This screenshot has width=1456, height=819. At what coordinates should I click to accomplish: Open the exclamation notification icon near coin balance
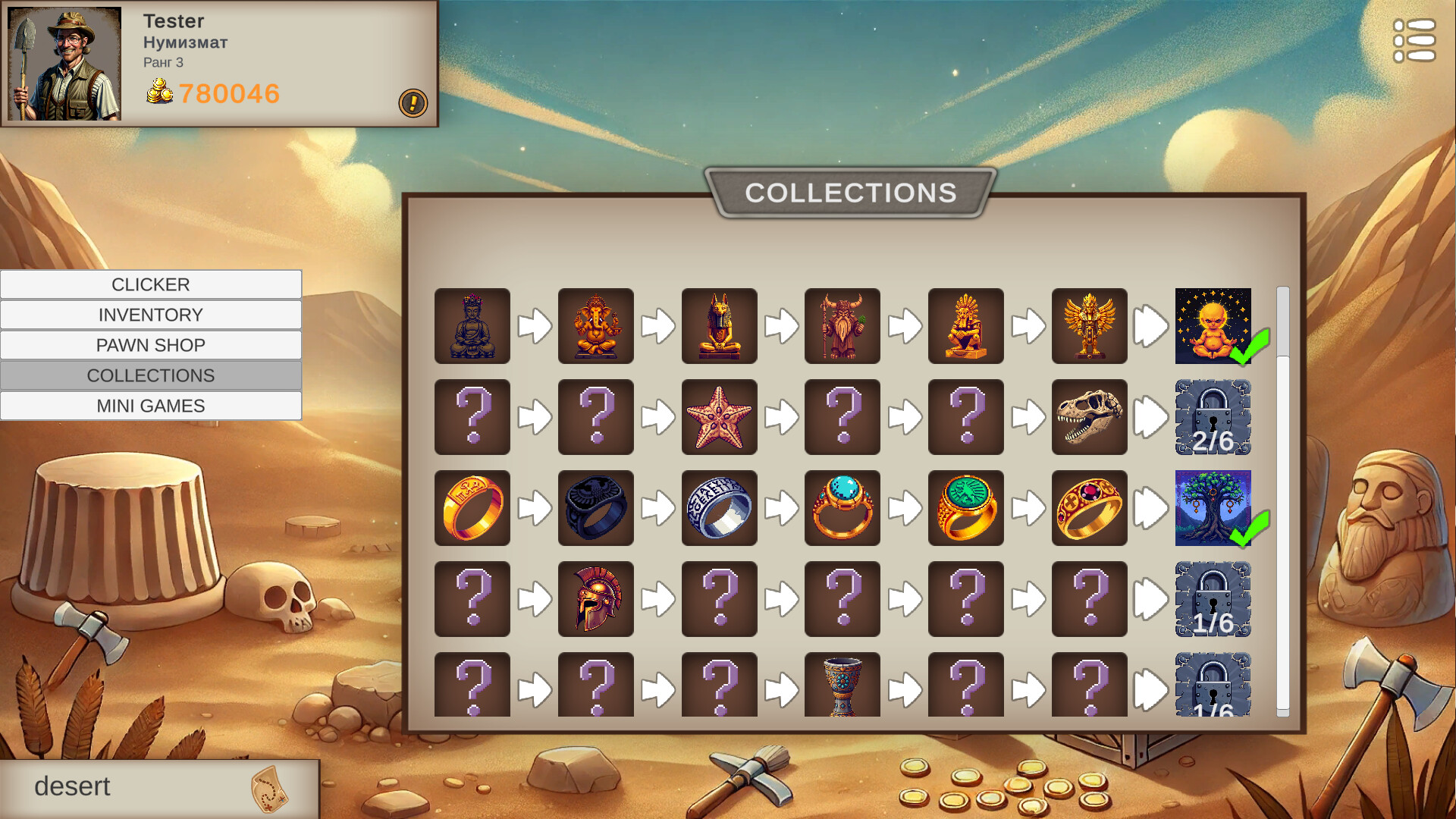(x=413, y=104)
